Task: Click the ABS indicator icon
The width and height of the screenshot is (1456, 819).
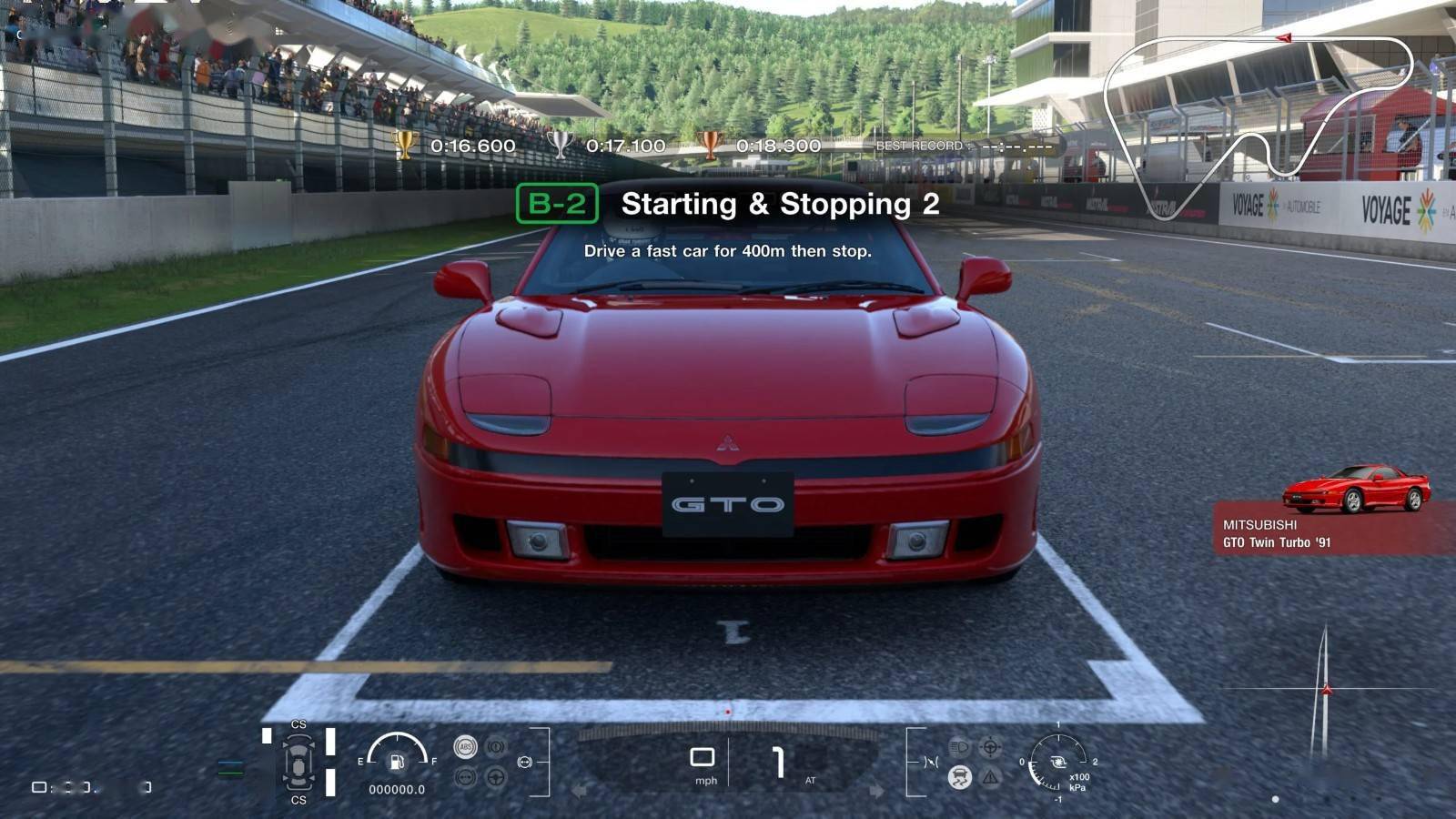Action: 465,747
